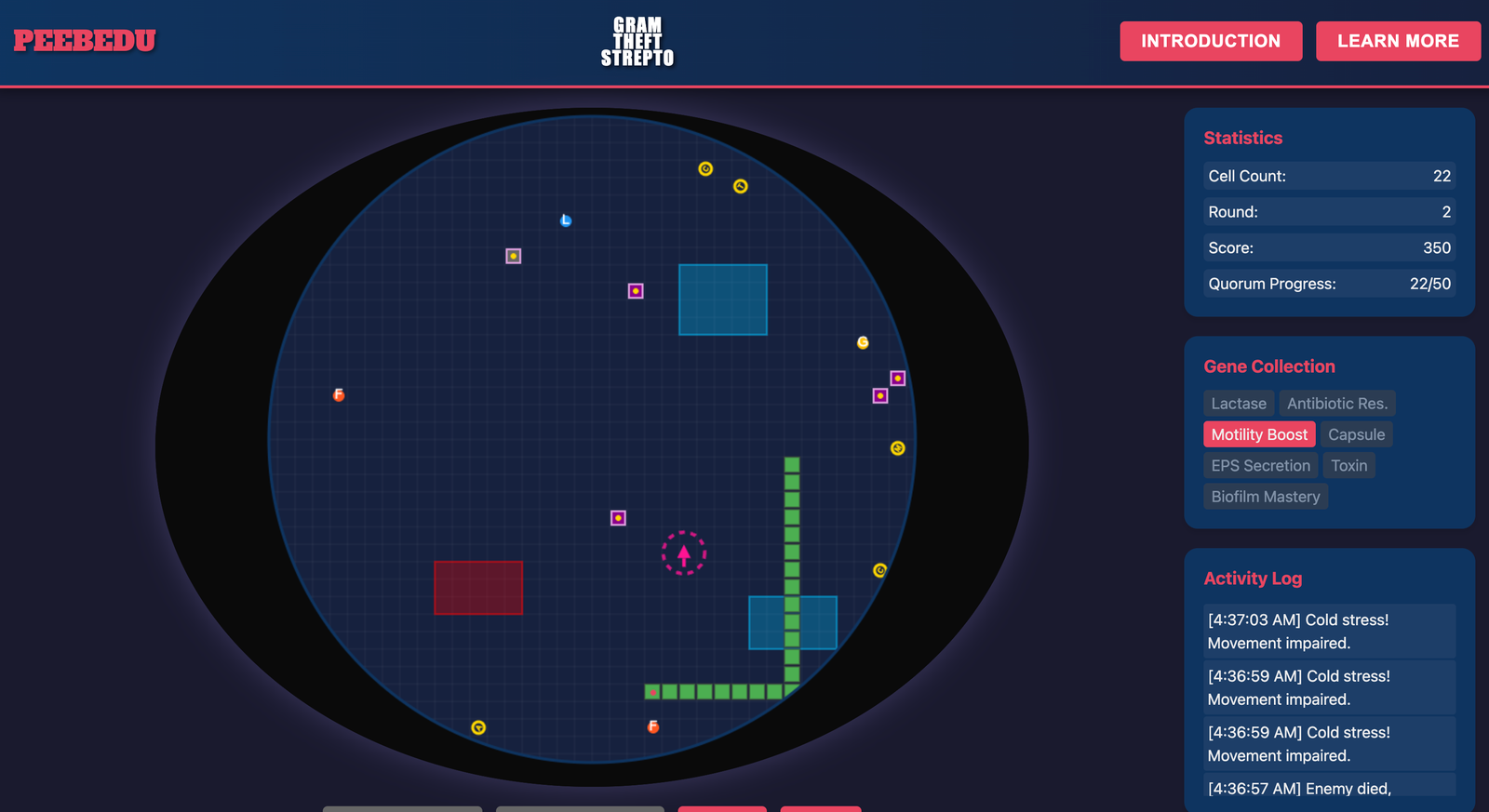The width and height of the screenshot is (1489, 812).
Task: Choose the Antibiotic Res. gene tag
Action: [x=1336, y=404]
